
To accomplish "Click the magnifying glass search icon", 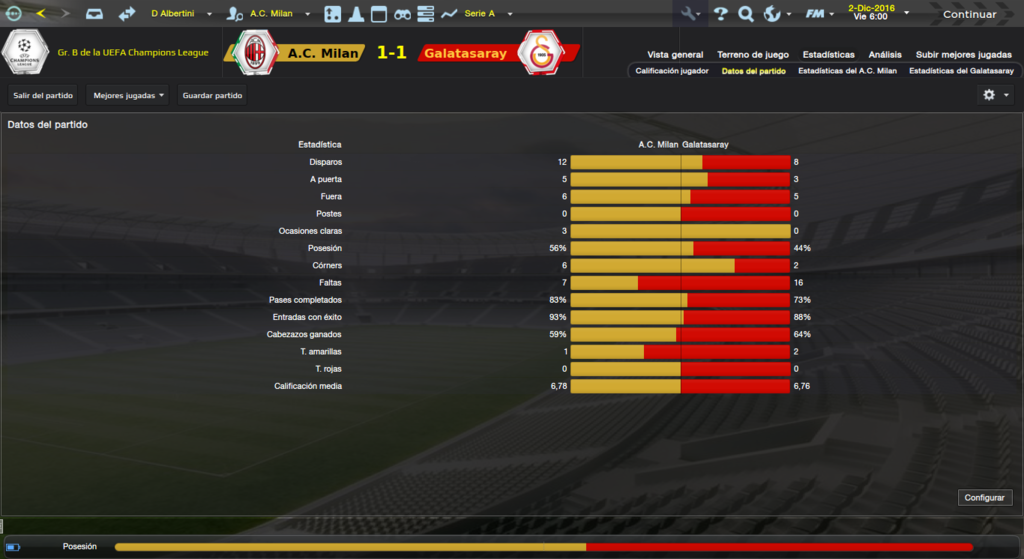I will (746, 14).
